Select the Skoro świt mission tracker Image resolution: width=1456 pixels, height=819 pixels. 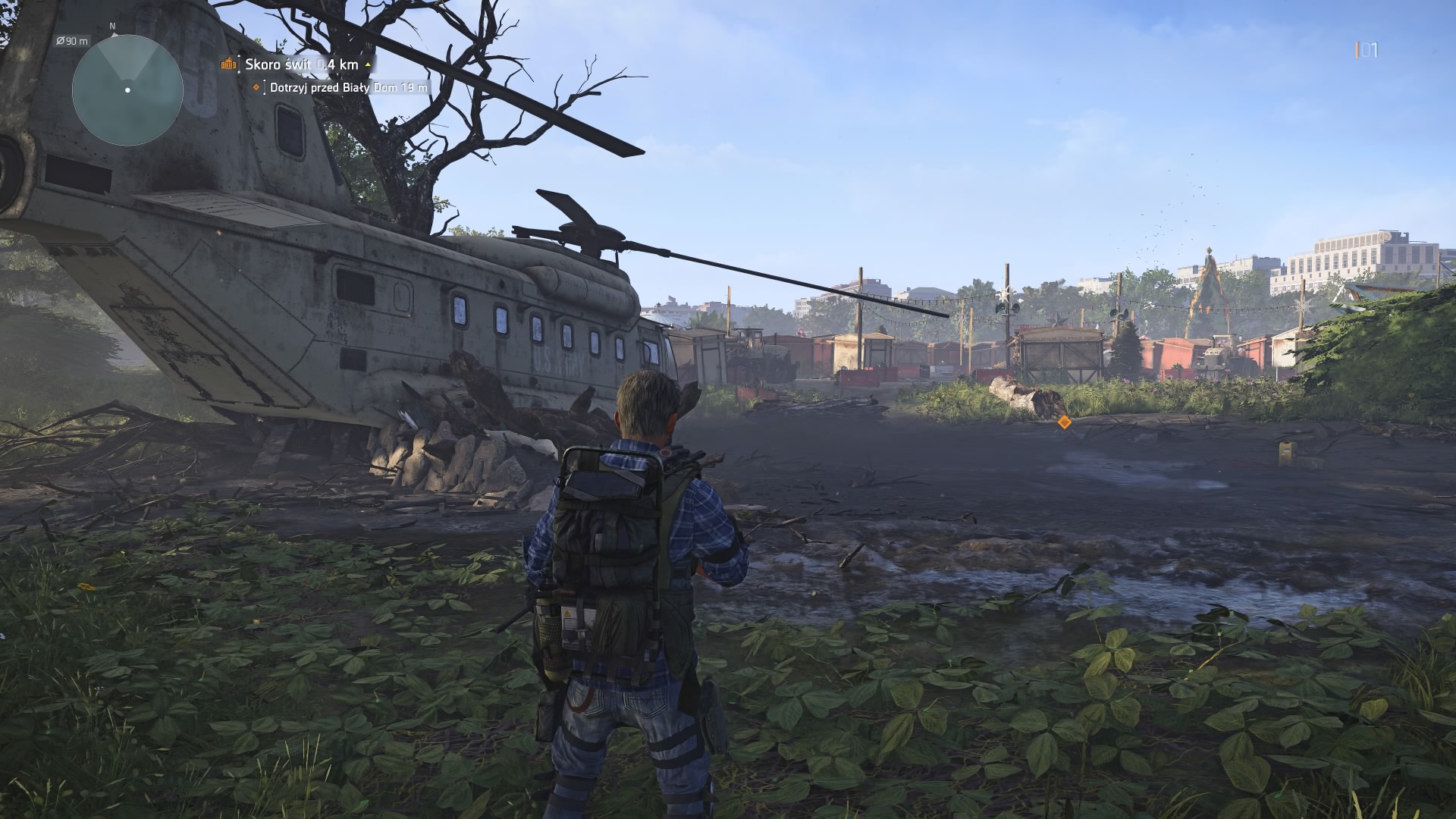(300, 64)
